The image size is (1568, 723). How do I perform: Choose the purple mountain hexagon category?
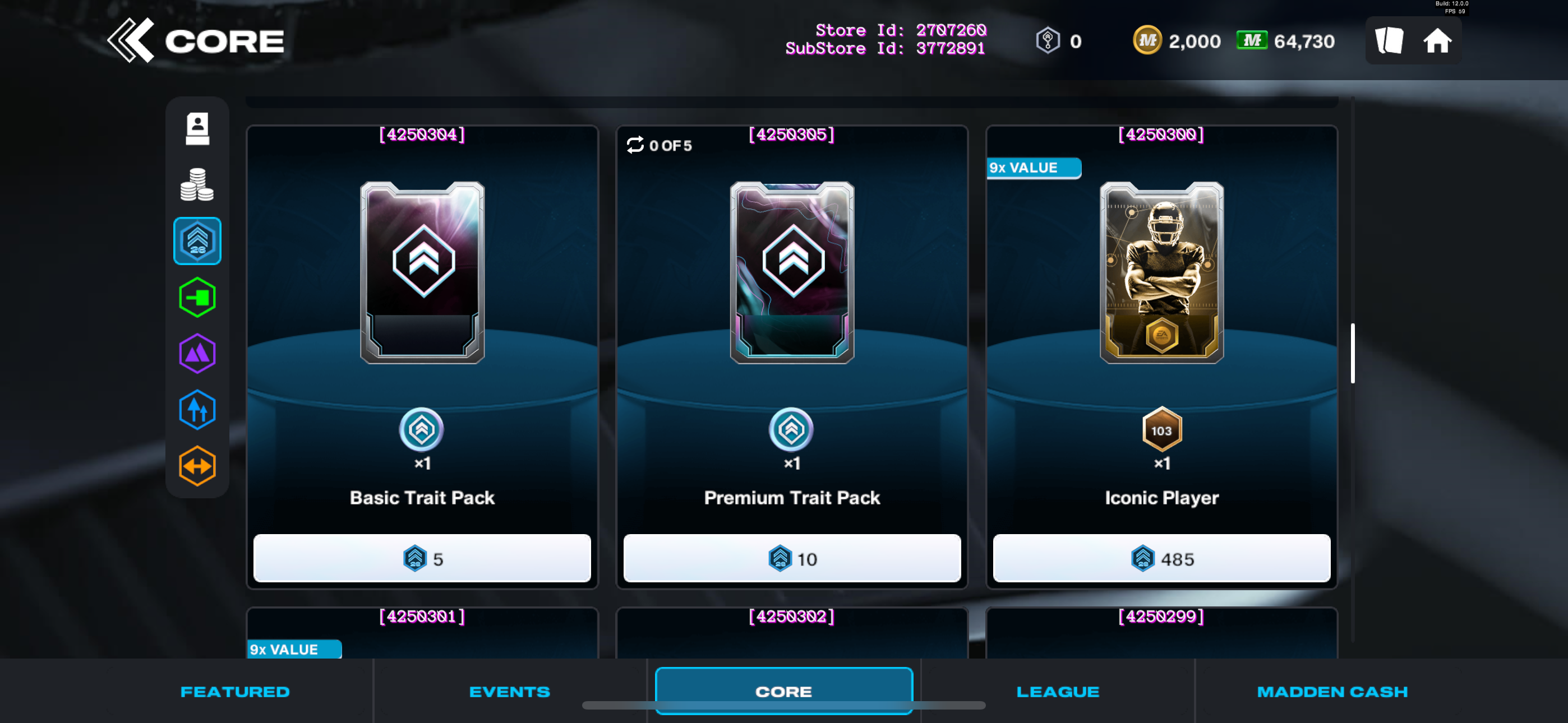[197, 354]
